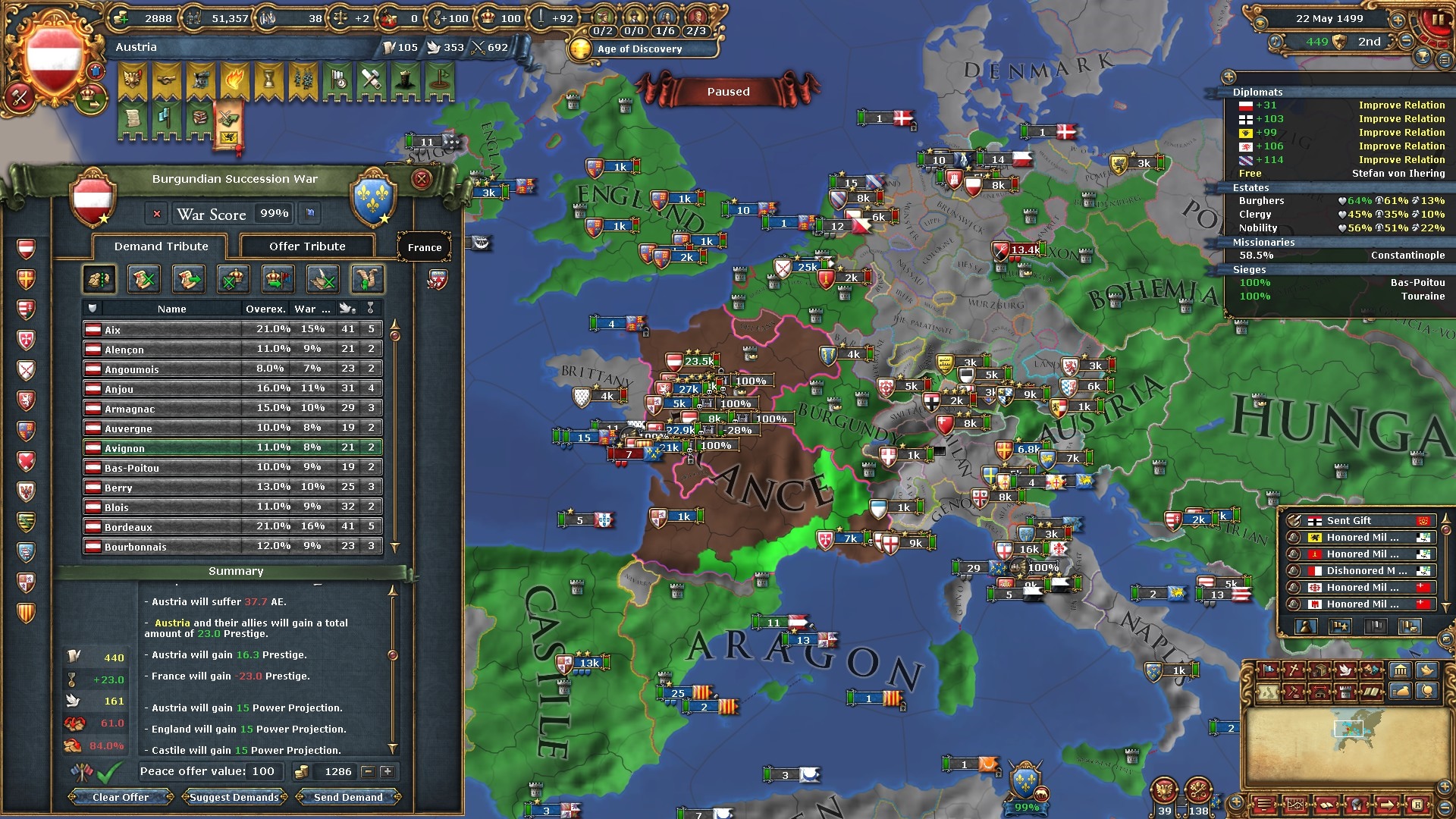Click the minimap
Screen dimensions: 1456x819
click(x=1347, y=747)
